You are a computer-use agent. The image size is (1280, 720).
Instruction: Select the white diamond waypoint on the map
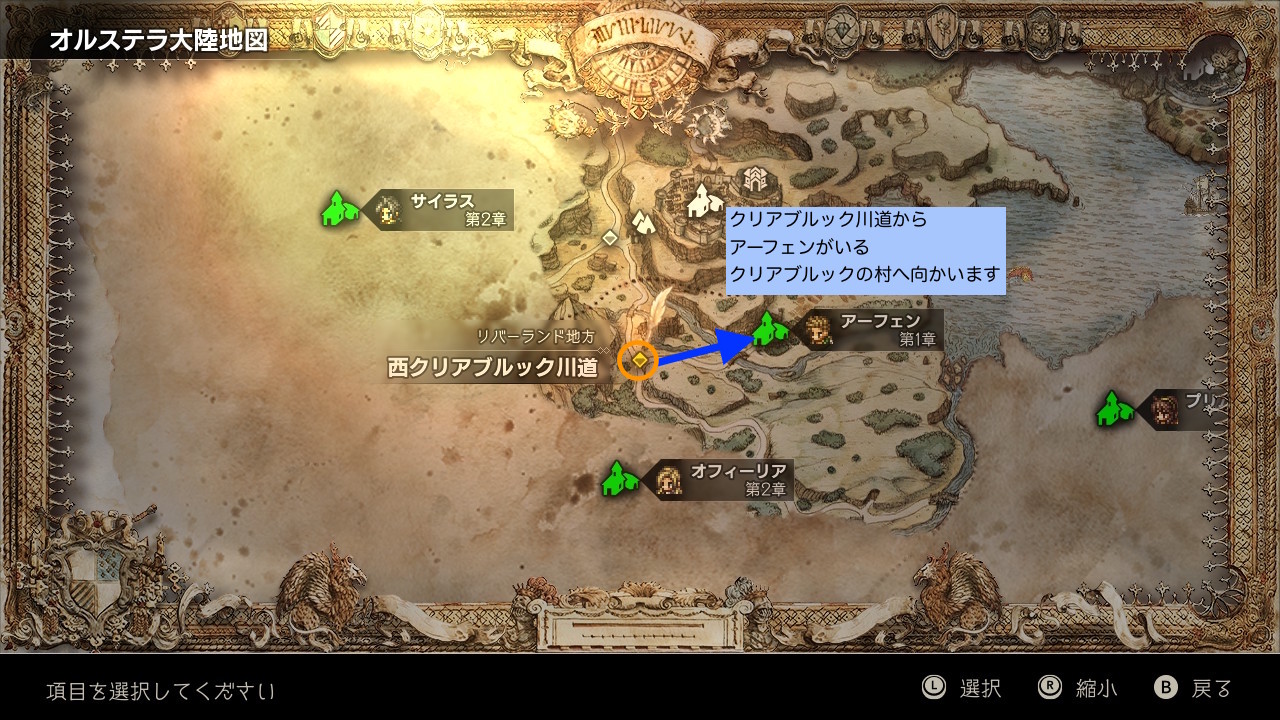tap(610, 237)
